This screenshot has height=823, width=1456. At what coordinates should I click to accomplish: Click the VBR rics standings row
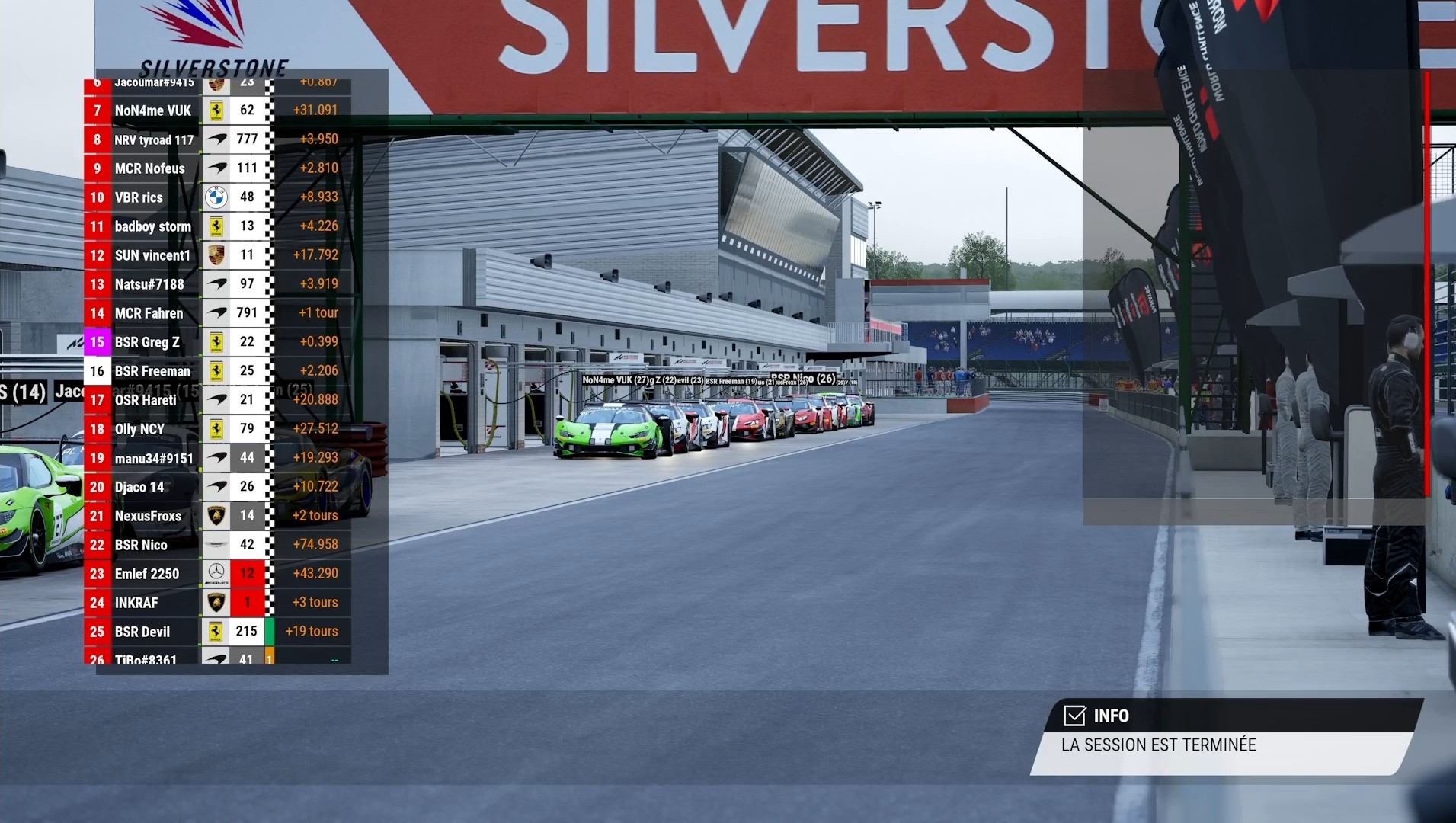pos(139,197)
